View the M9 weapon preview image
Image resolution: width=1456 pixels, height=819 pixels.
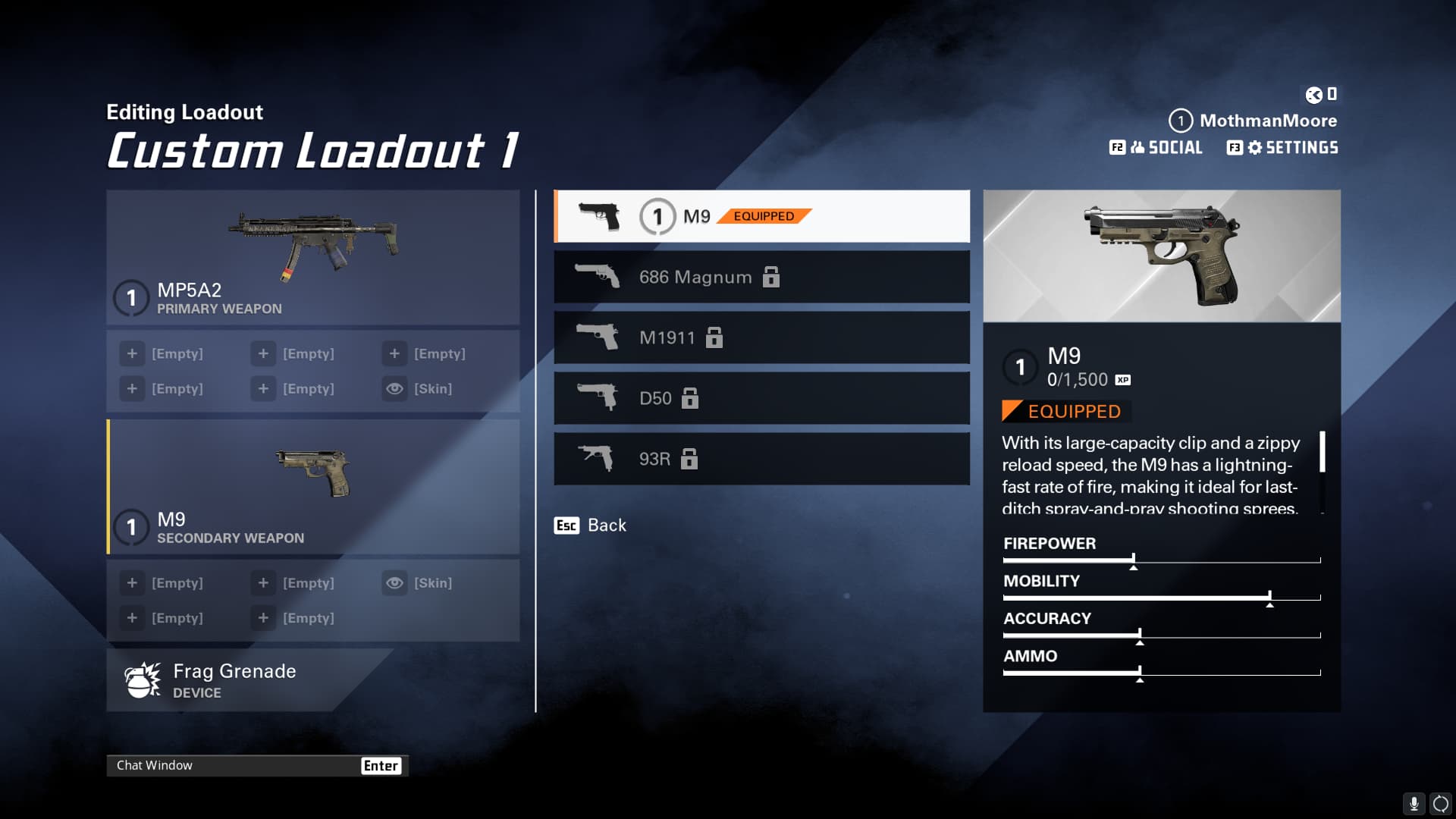(x=1161, y=256)
